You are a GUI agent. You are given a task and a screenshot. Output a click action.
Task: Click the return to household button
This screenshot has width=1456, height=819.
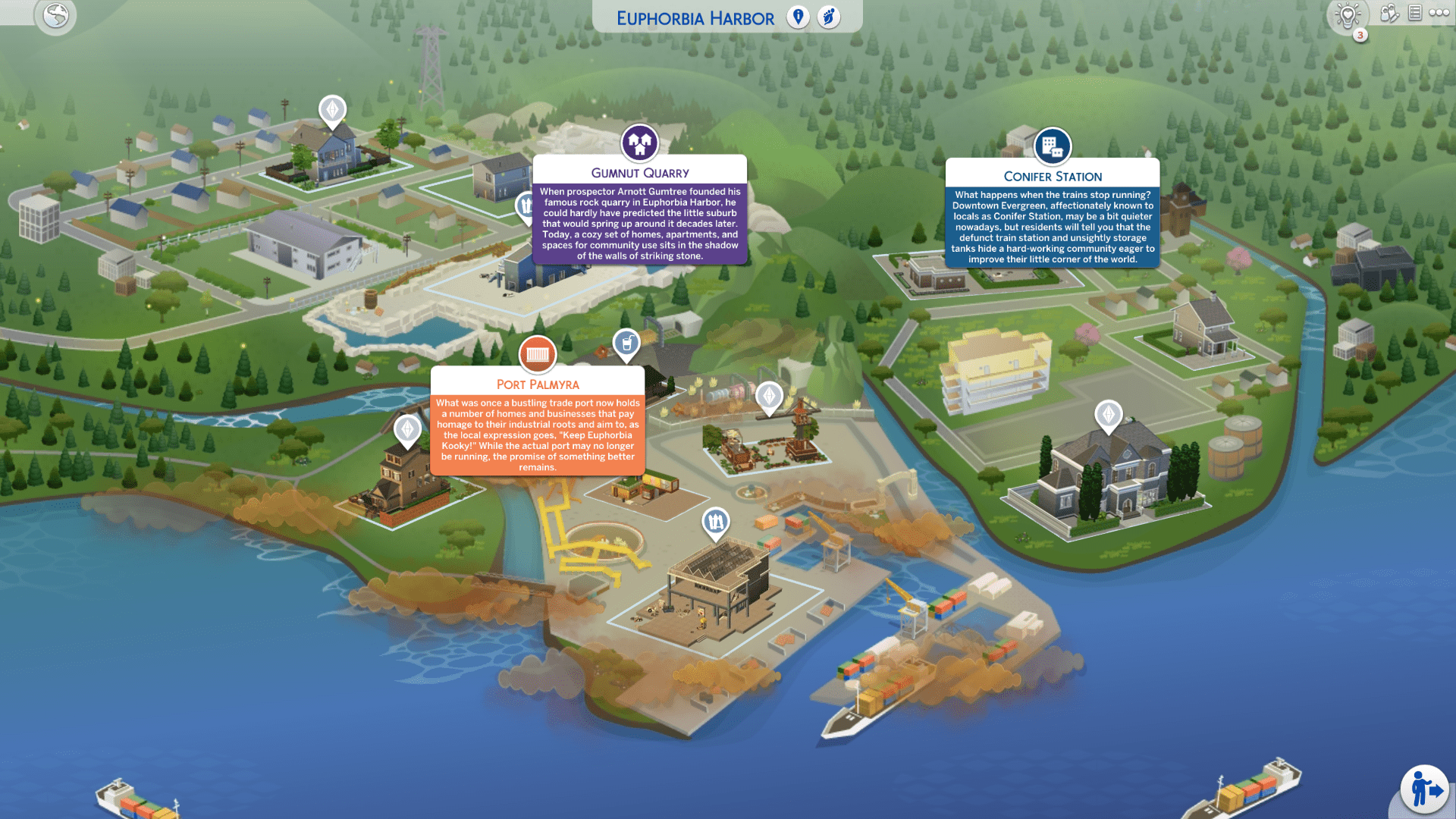tap(1424, 789)
